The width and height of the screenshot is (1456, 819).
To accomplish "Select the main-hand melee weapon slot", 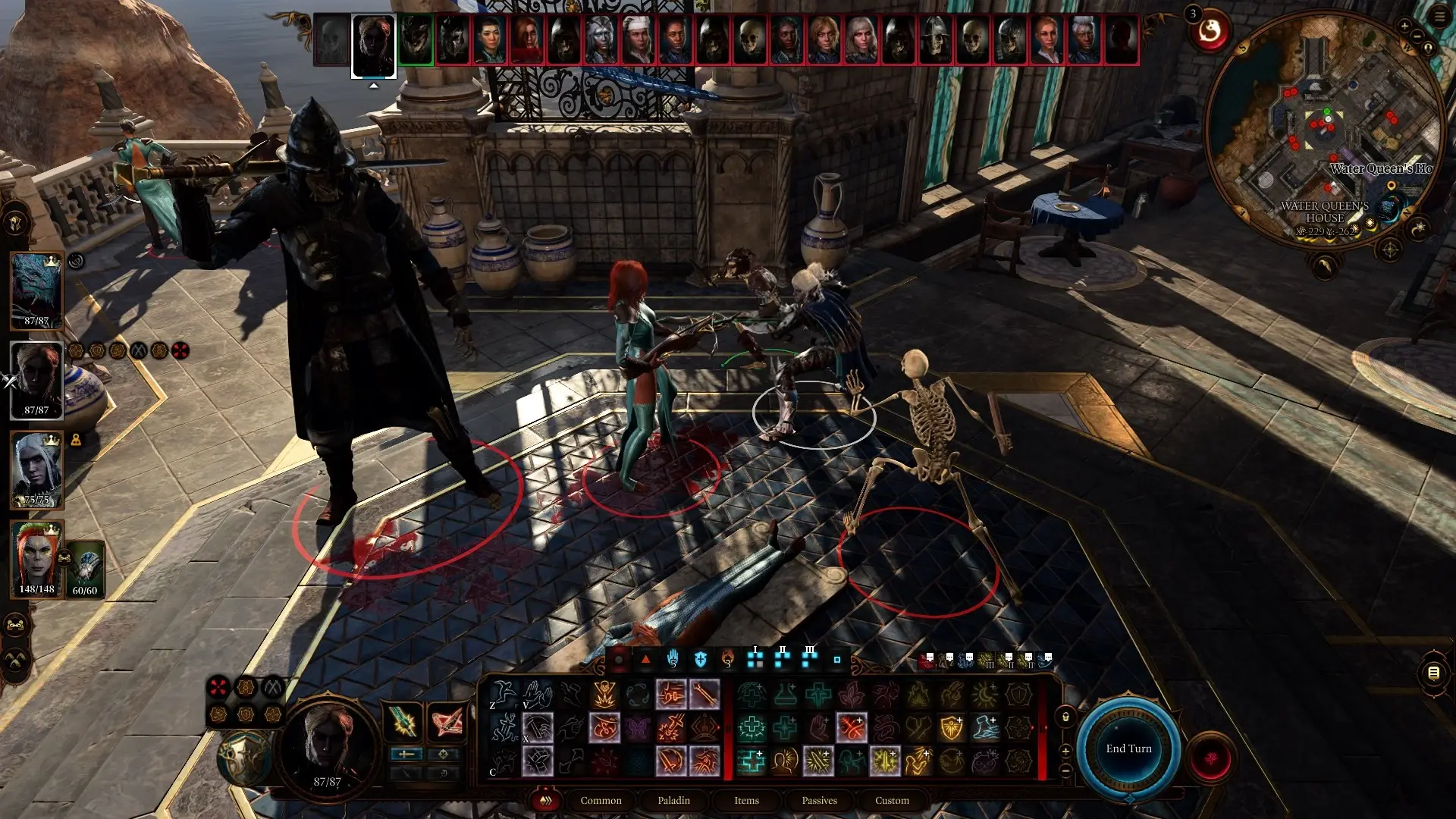I will click(x=403, y=721).
